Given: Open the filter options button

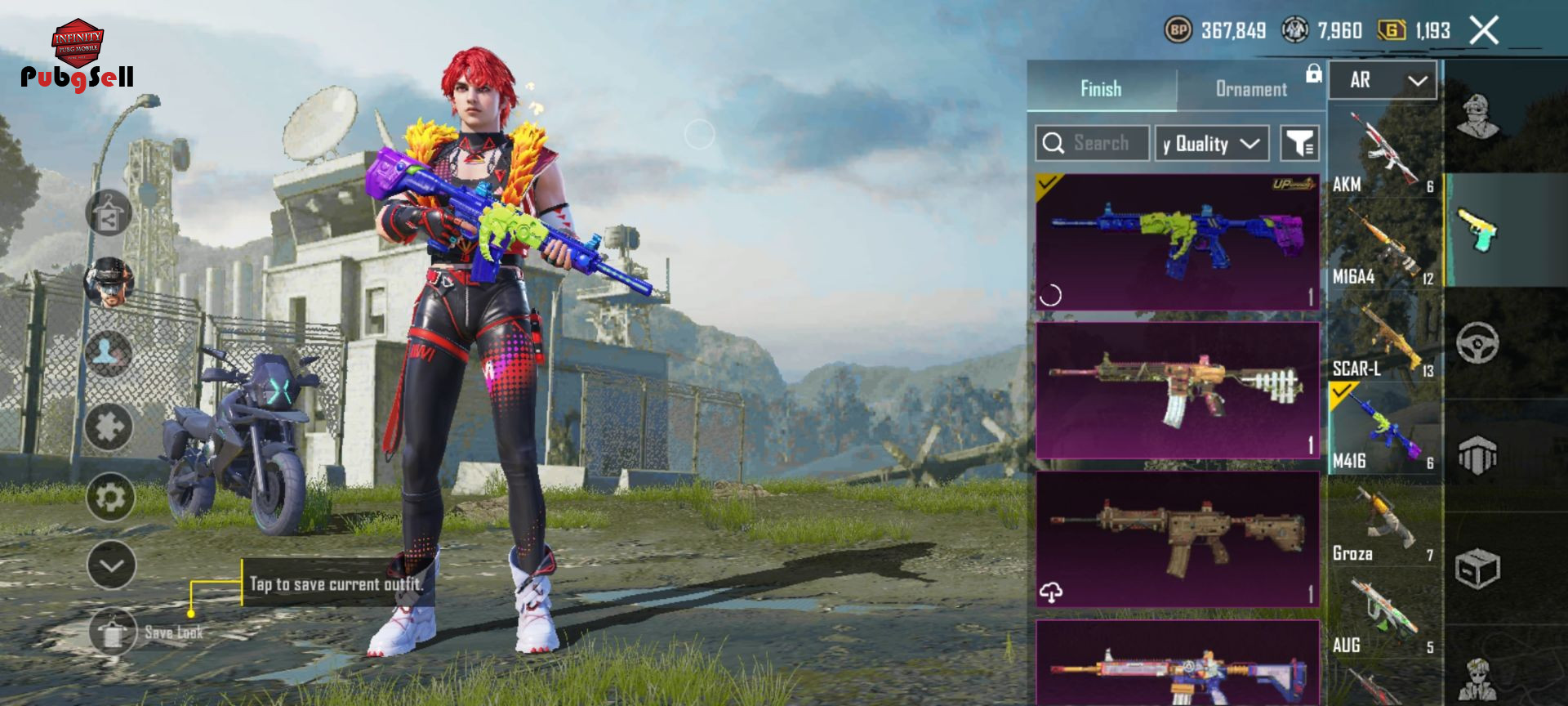Looking at the screenshot, I should pyautogui.click(x=1298, y=144).
